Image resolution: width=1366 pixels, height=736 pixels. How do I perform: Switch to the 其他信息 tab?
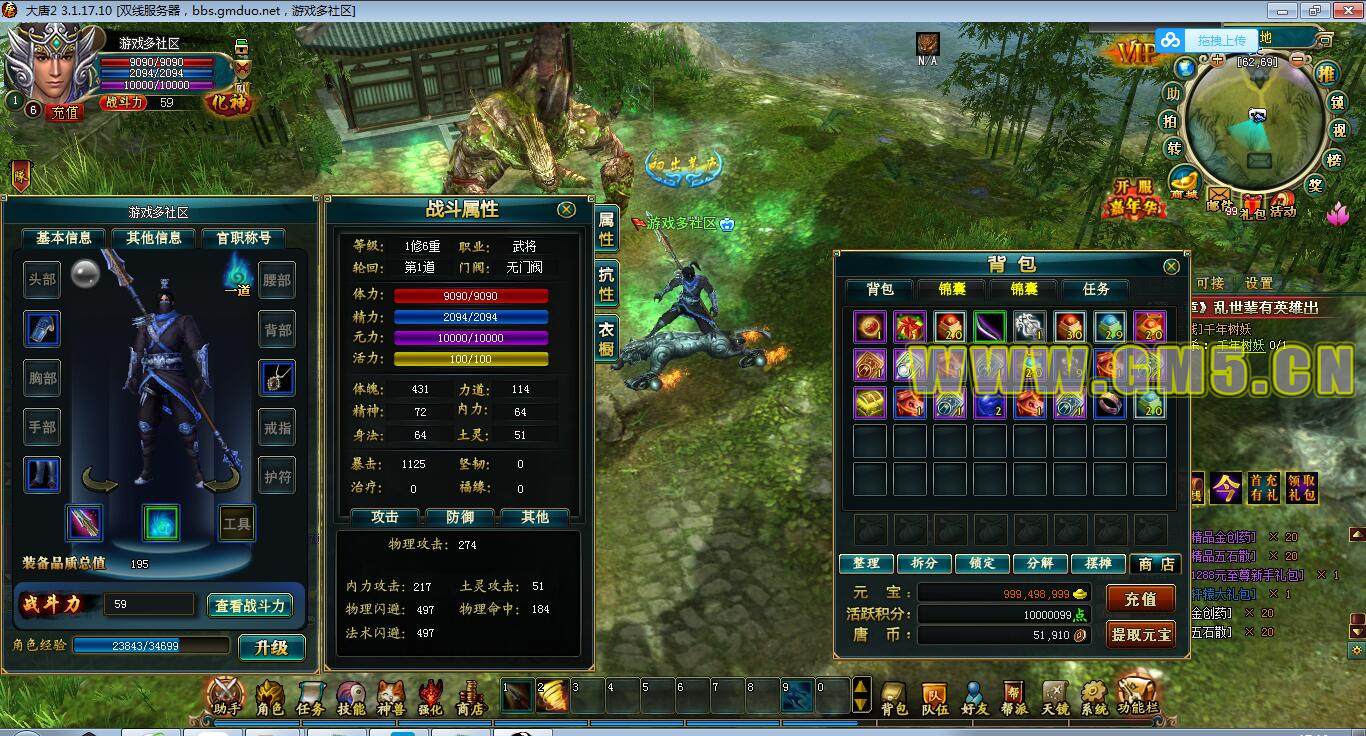(x=154, y=238)
